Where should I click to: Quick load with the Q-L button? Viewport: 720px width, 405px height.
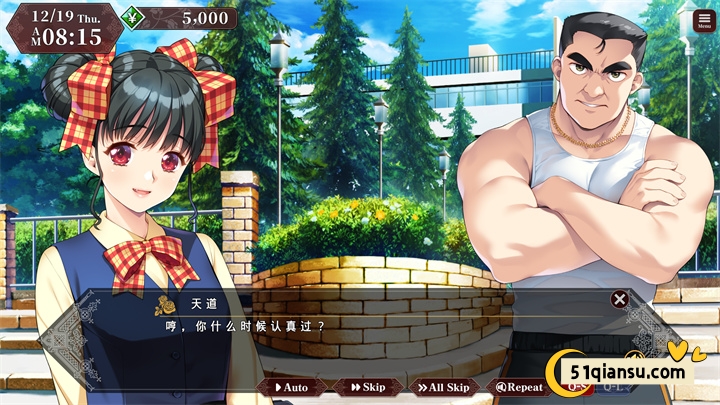pos(612,387)
